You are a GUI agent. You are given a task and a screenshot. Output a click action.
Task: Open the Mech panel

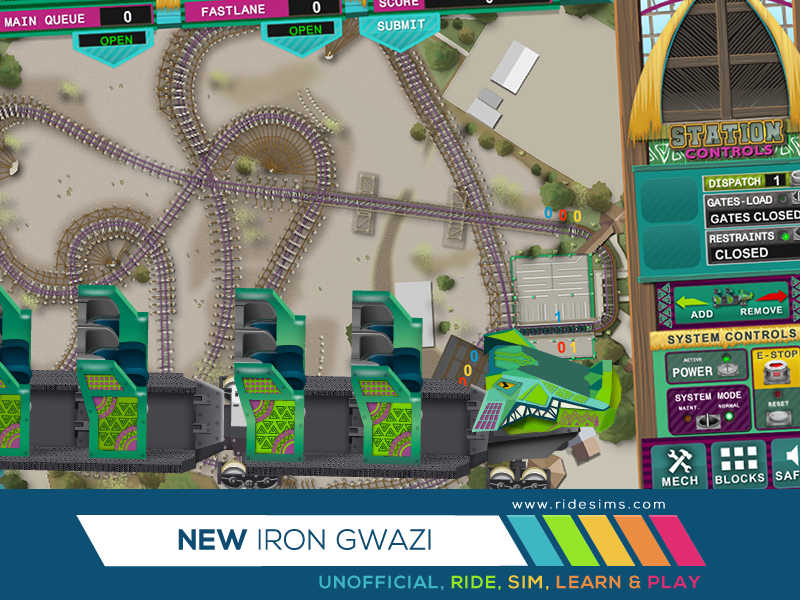681,466
